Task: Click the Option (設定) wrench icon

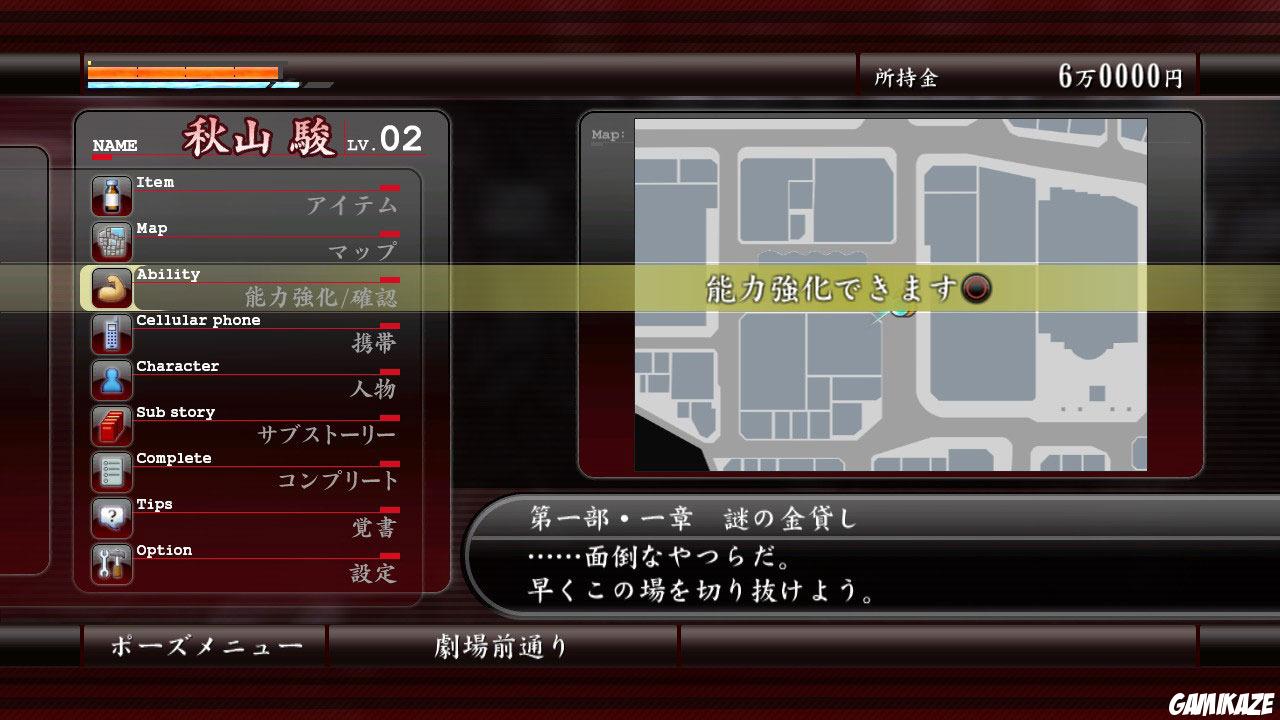Action: tap(111, 564)
